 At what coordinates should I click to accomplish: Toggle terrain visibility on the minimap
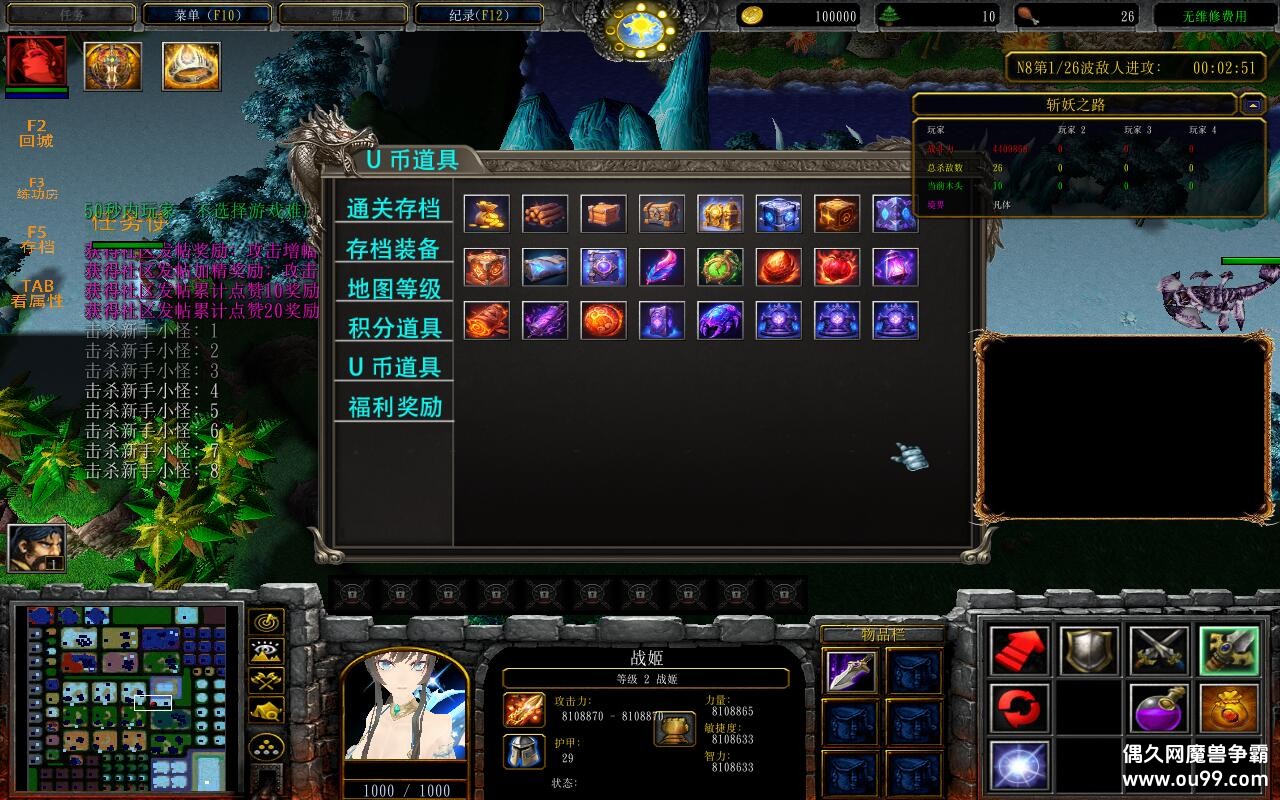(267, 651)
